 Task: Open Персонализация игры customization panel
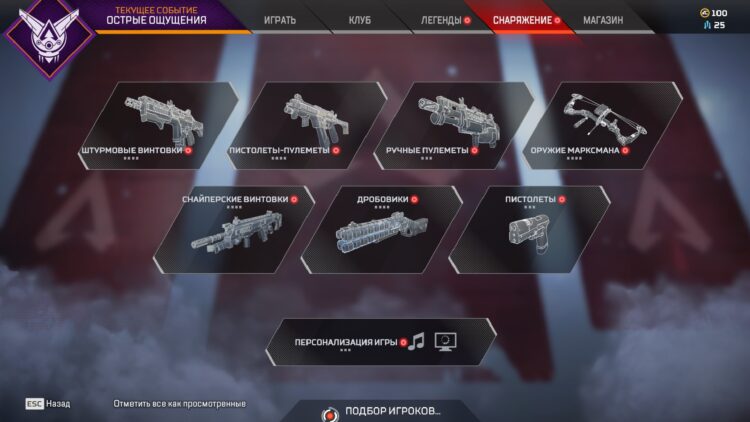[378, 342]
